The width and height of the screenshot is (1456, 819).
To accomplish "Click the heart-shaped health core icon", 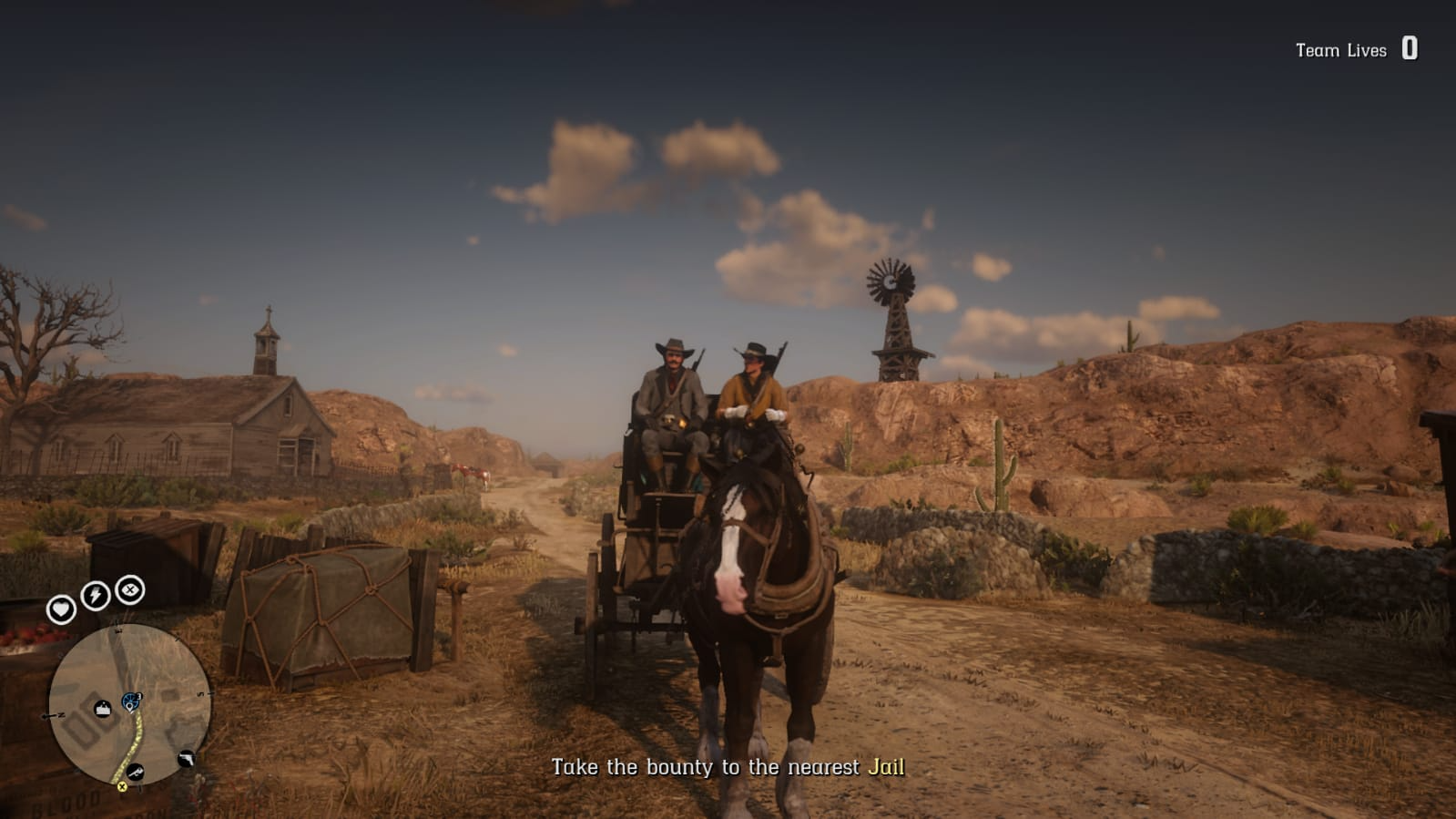I will pyautogui.click(x=60, y=609).
